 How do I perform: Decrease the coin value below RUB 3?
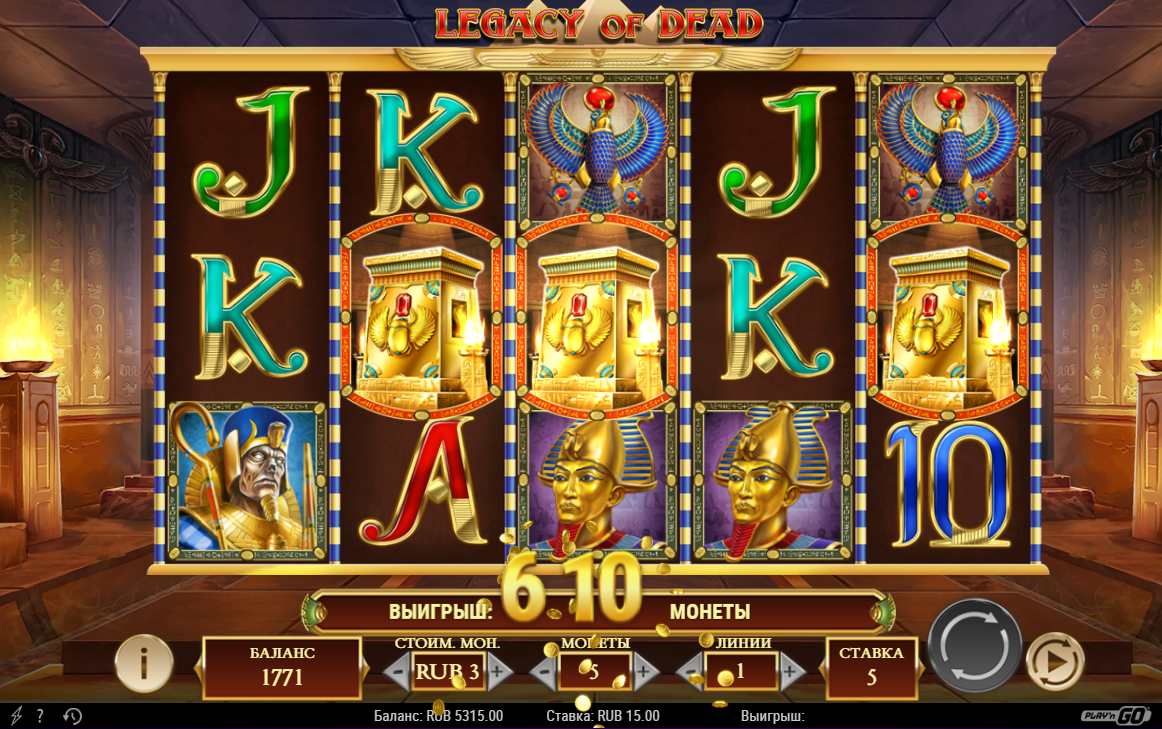(x=398, y=671)
